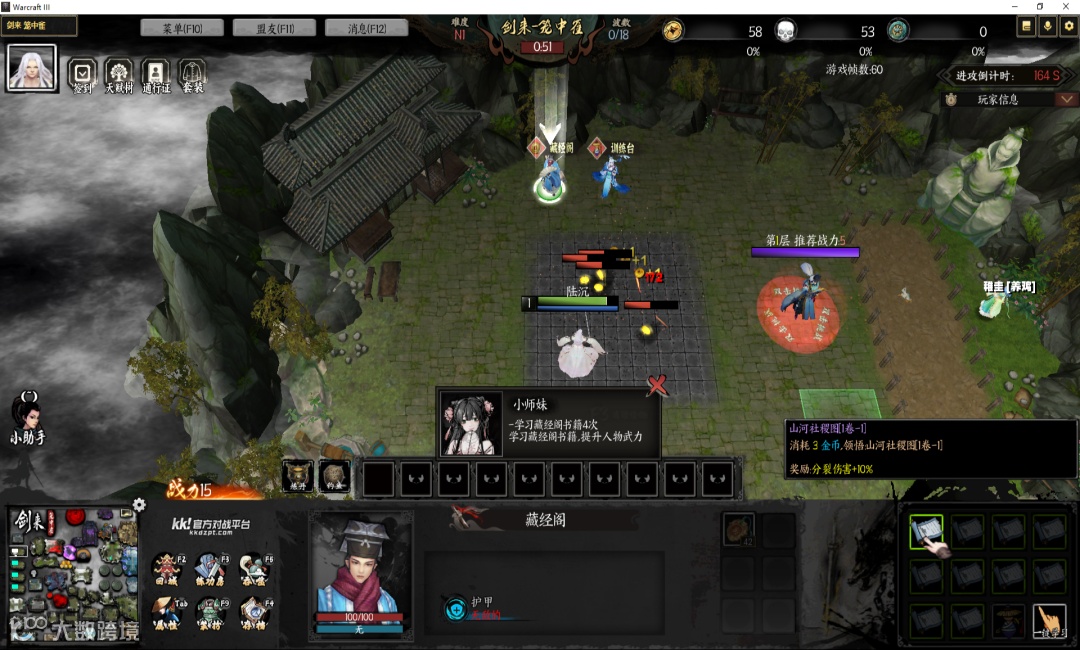Viewport: 1080px width, 650px height.
Task: Toggle the microphone button
Action: pyautogui.click(x=1047, y=27)
